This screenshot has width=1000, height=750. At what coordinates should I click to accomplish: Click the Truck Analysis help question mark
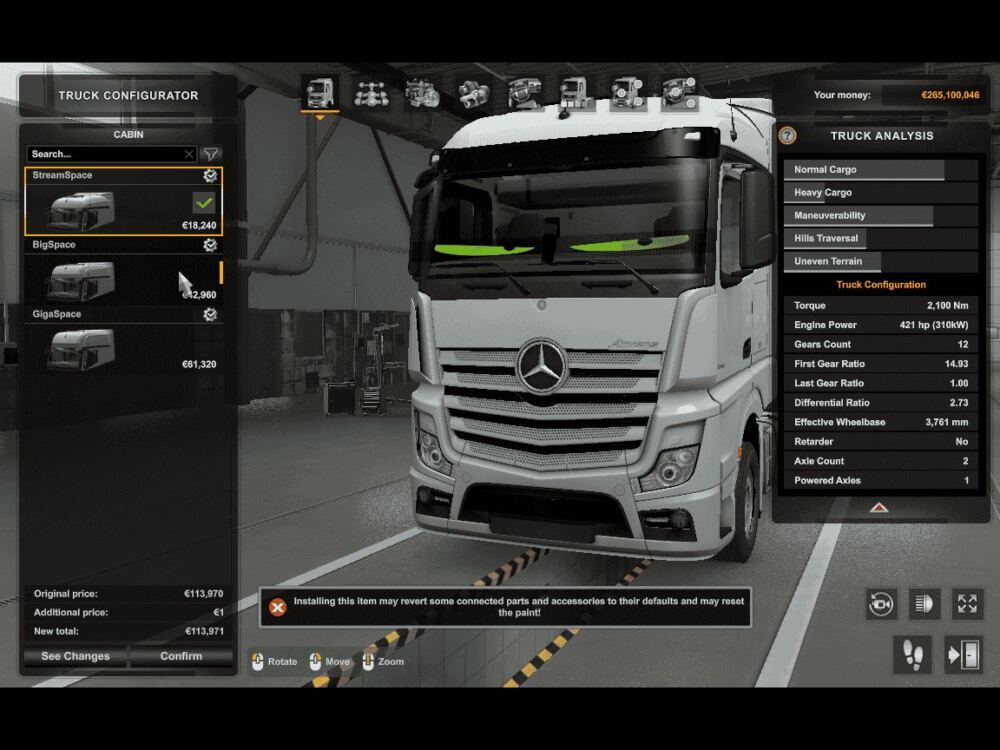tap(788, 136)
